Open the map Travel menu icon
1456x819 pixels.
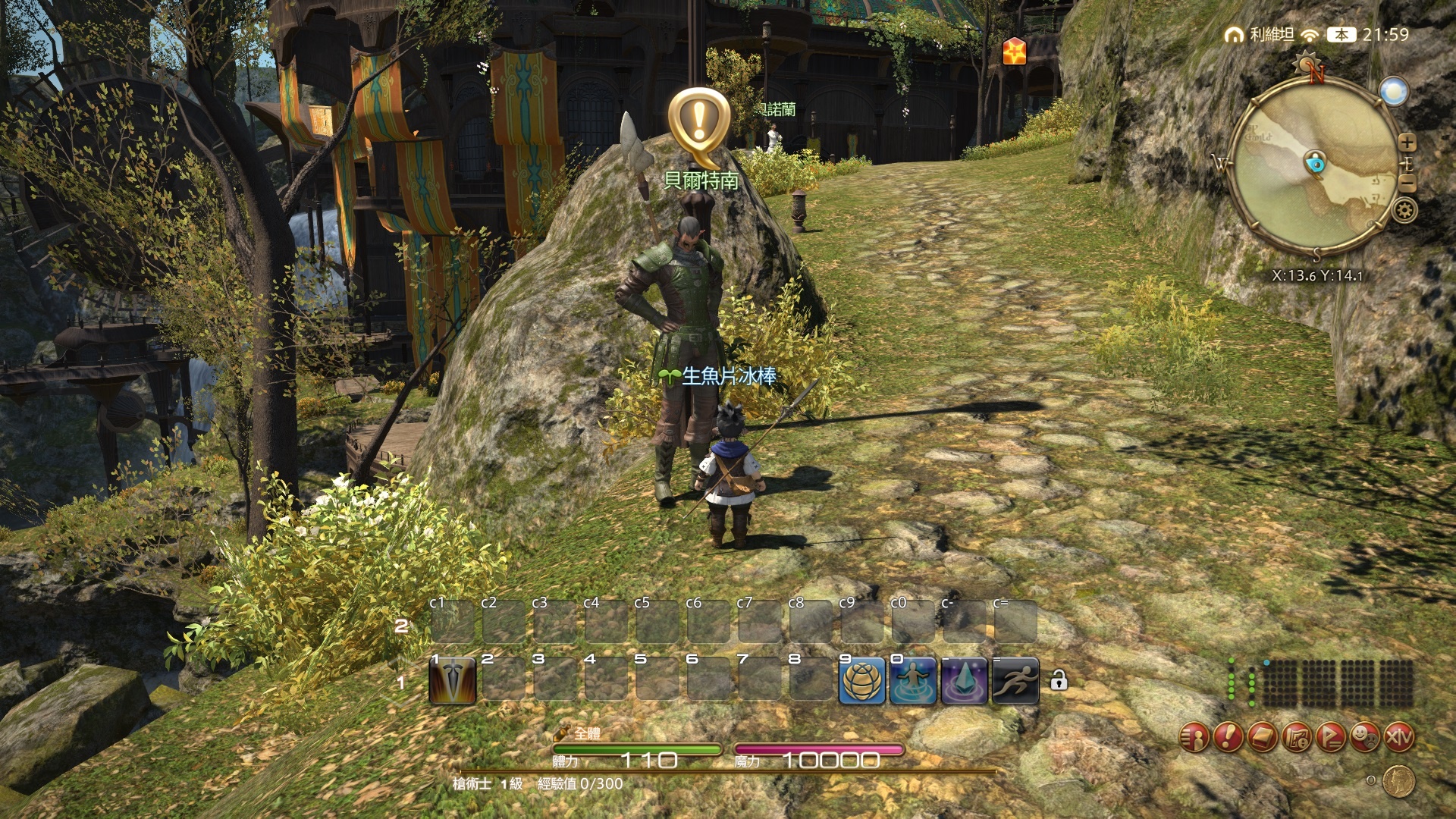[x=1297, y=736]
